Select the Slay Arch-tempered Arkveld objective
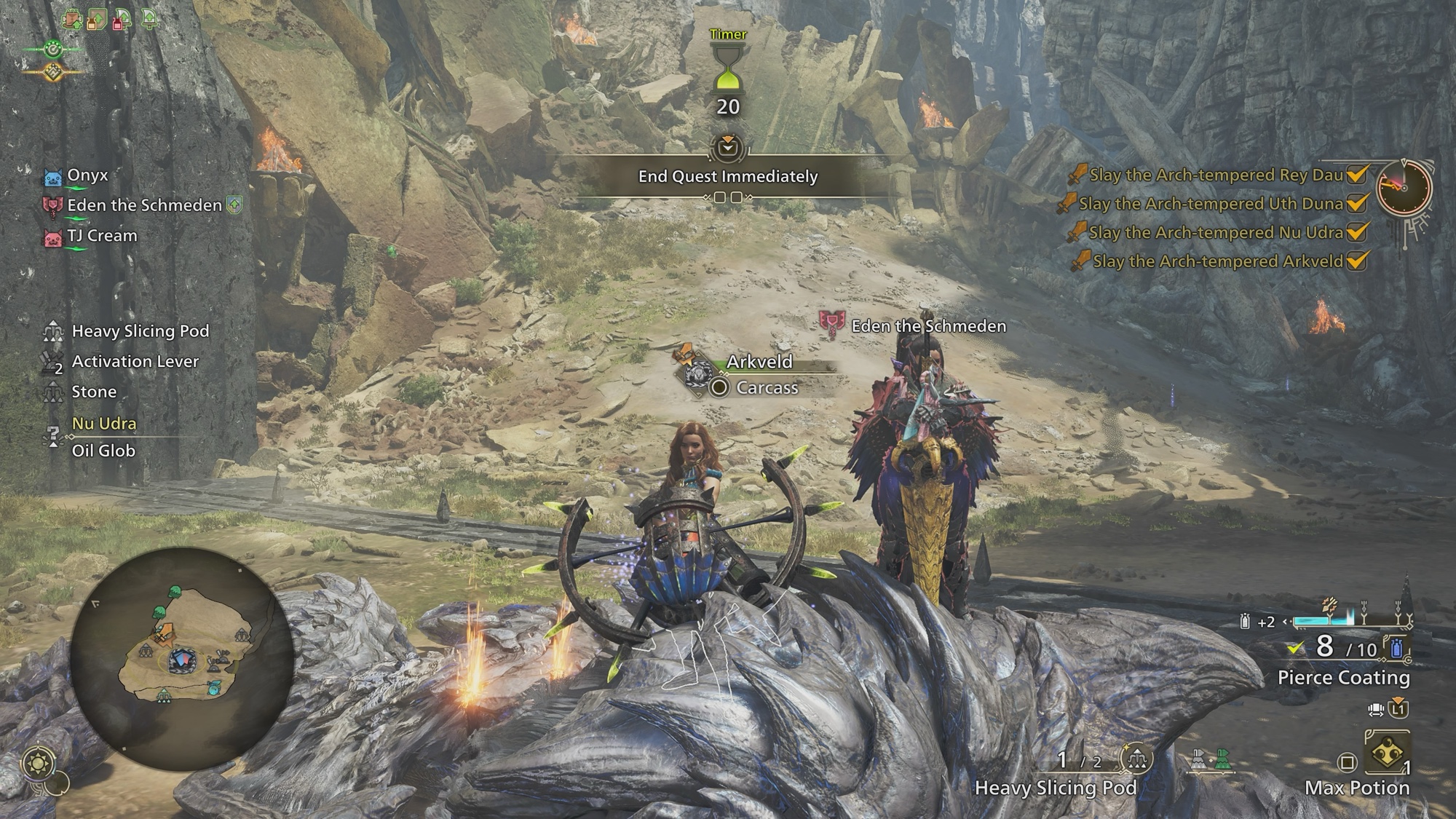 [1217, 261]
